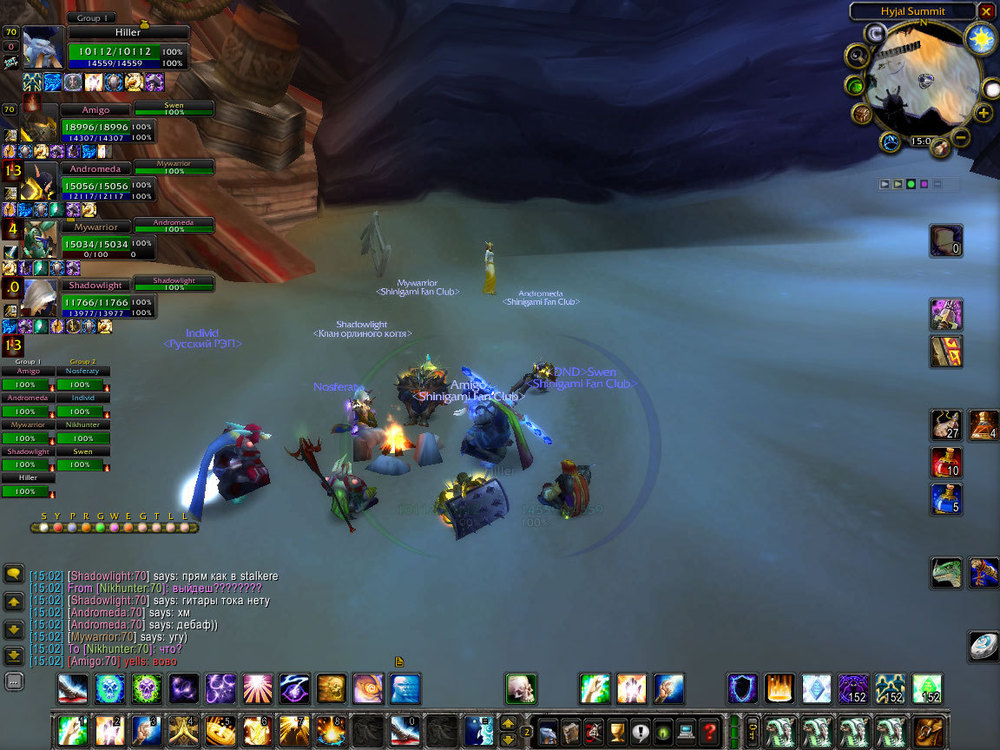Open the tracking magnifier button beside minimap
Screen dimensions: 1000x750
pos(857,56)
